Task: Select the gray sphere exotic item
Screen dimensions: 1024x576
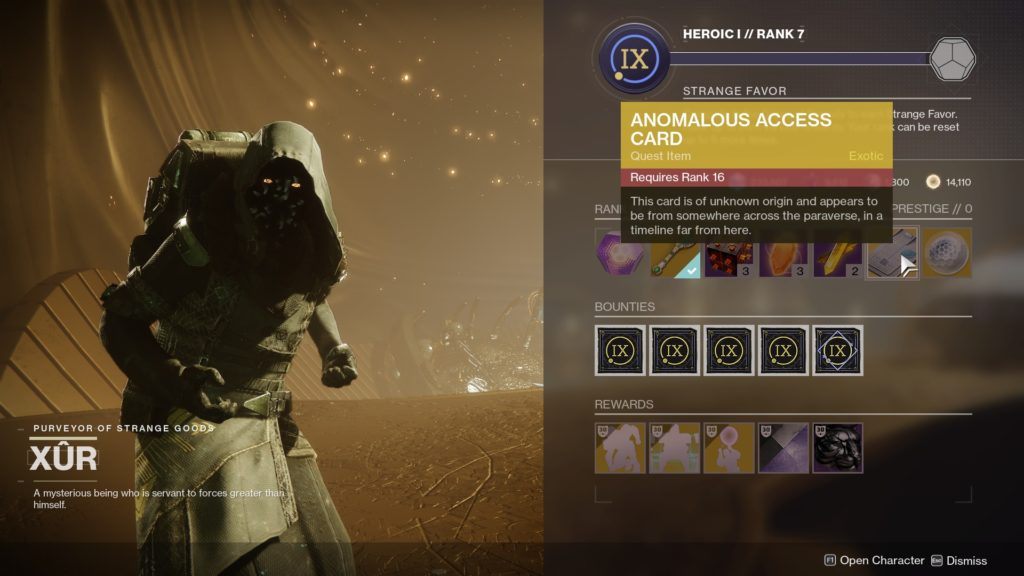Action: pos(946,253)
